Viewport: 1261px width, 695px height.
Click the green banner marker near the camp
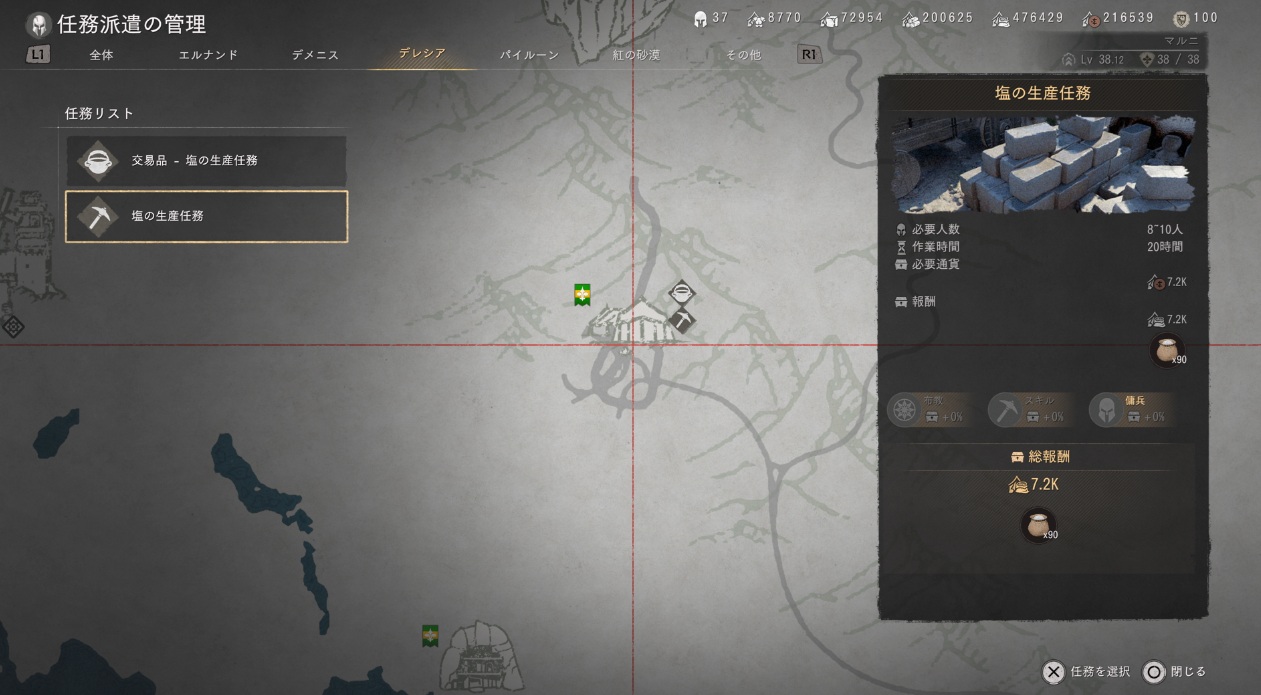point(582,295)
